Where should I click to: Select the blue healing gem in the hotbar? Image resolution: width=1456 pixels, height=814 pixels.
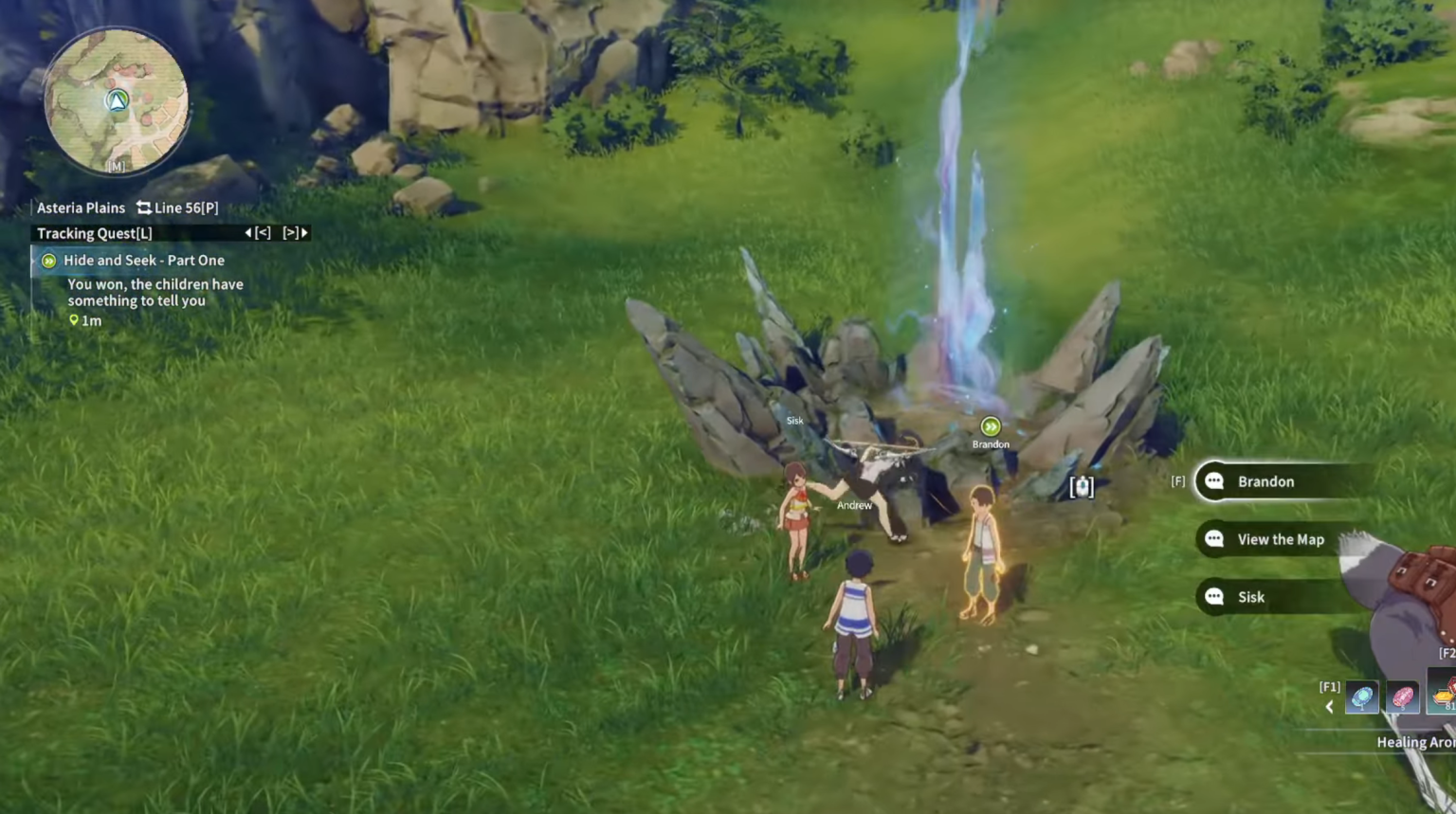(1362, 696)
